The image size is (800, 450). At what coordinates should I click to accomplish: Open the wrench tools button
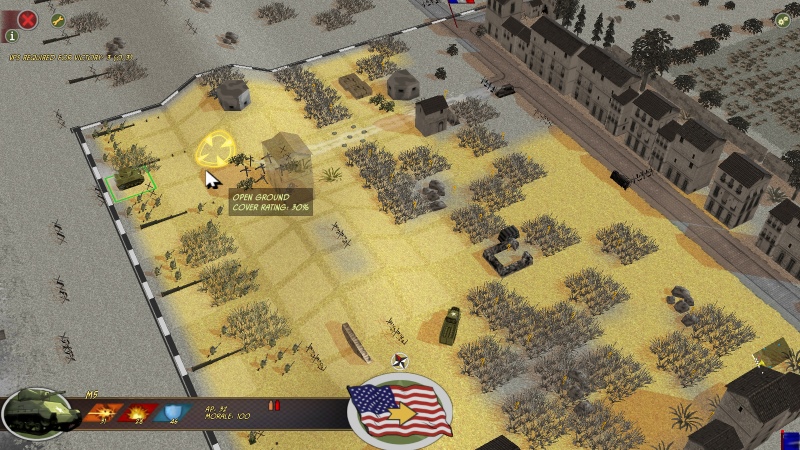pyautogui.click(x=57, y=20)
